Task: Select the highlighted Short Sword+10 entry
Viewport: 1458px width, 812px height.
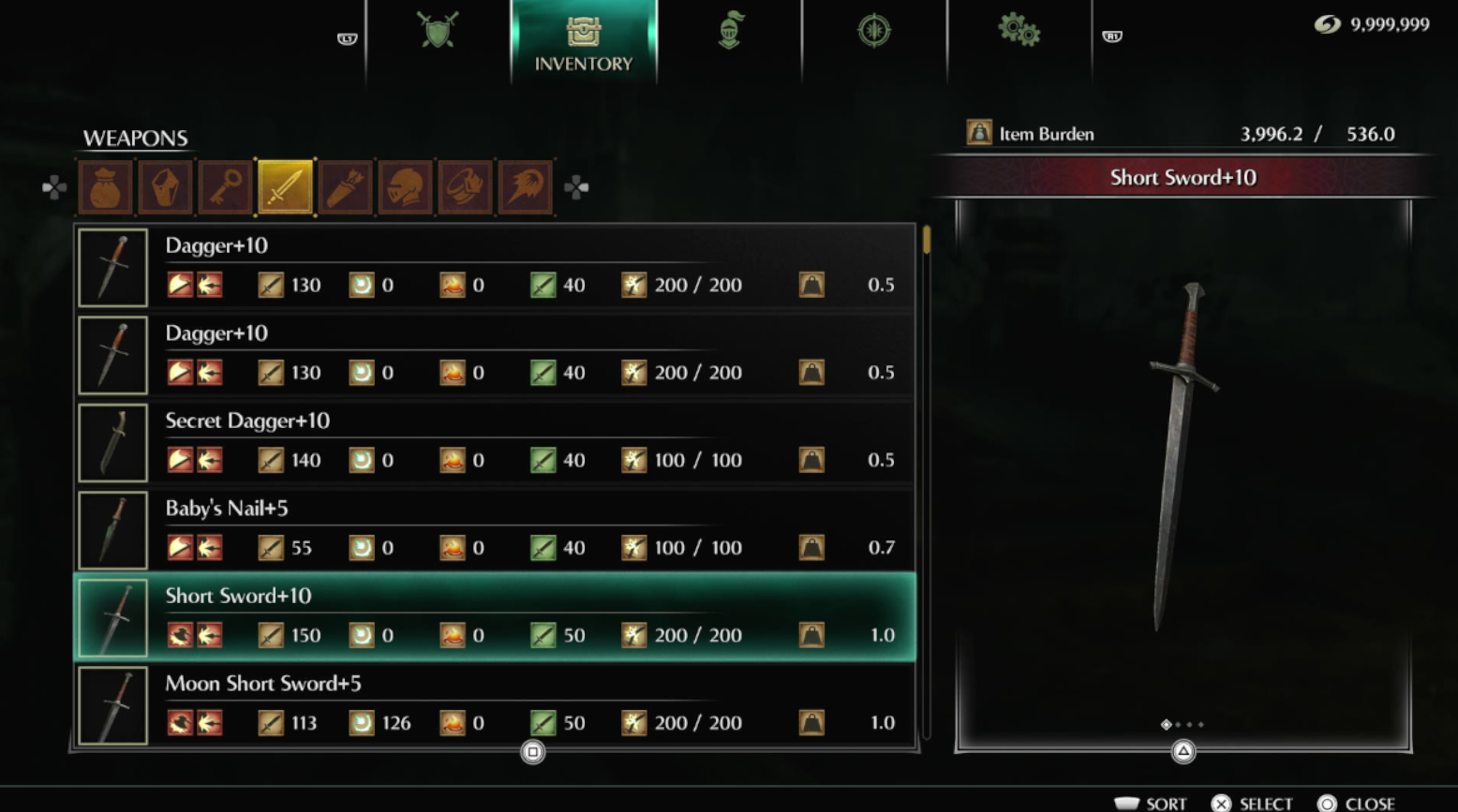Action: (495, 617)
